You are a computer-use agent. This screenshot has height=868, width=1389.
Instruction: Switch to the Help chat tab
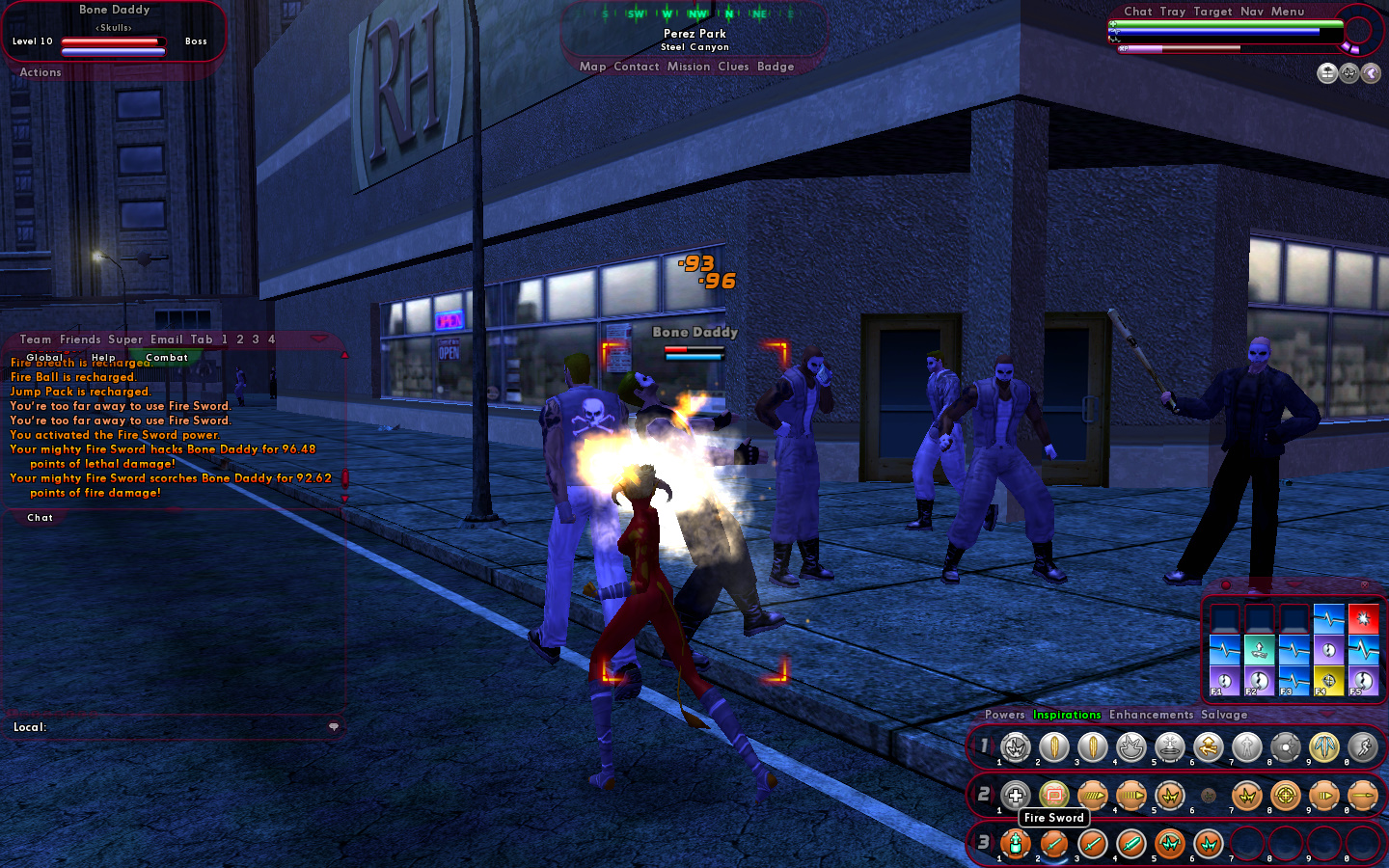103,358
